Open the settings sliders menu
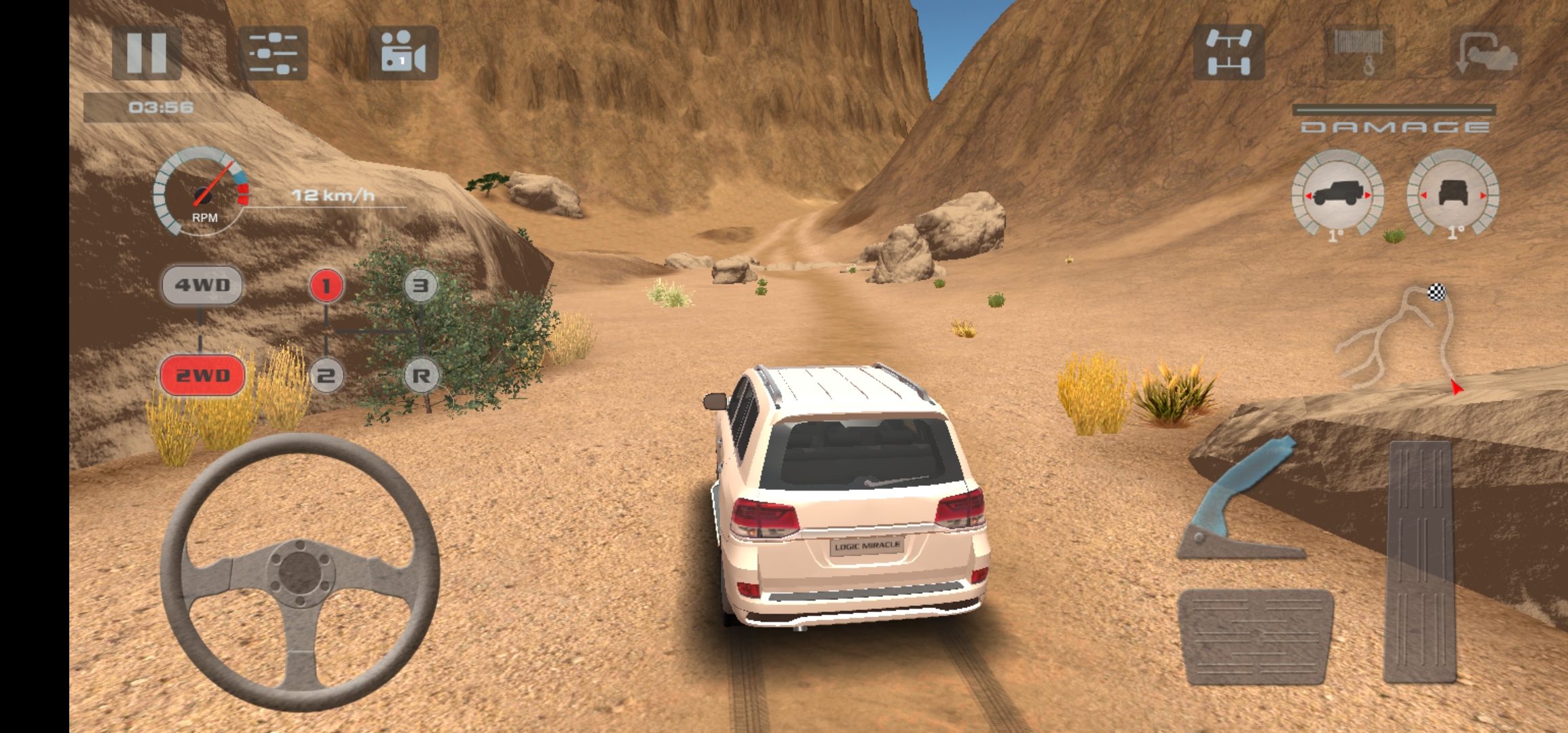The image size is (1568, 733). tap(273, 53)
